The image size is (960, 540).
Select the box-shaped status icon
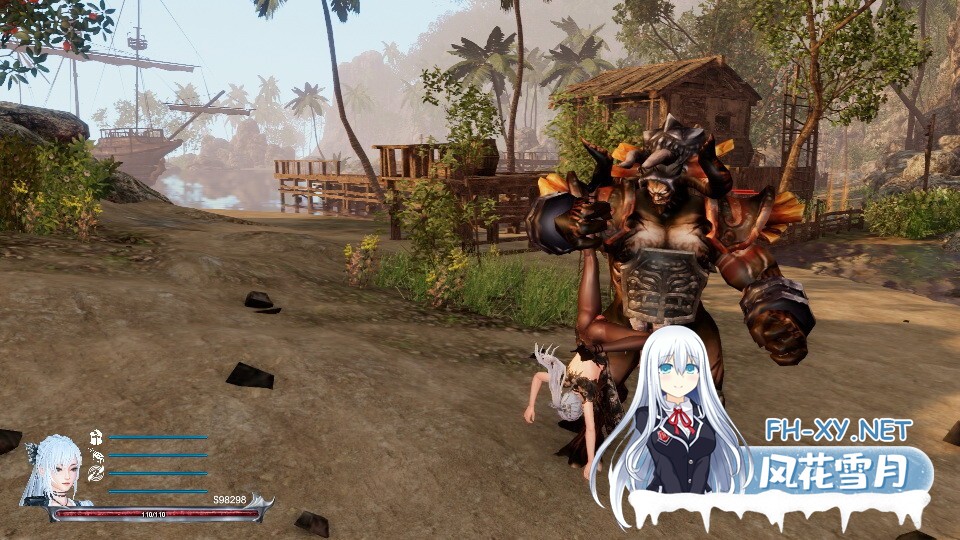[x=96, y=437]
